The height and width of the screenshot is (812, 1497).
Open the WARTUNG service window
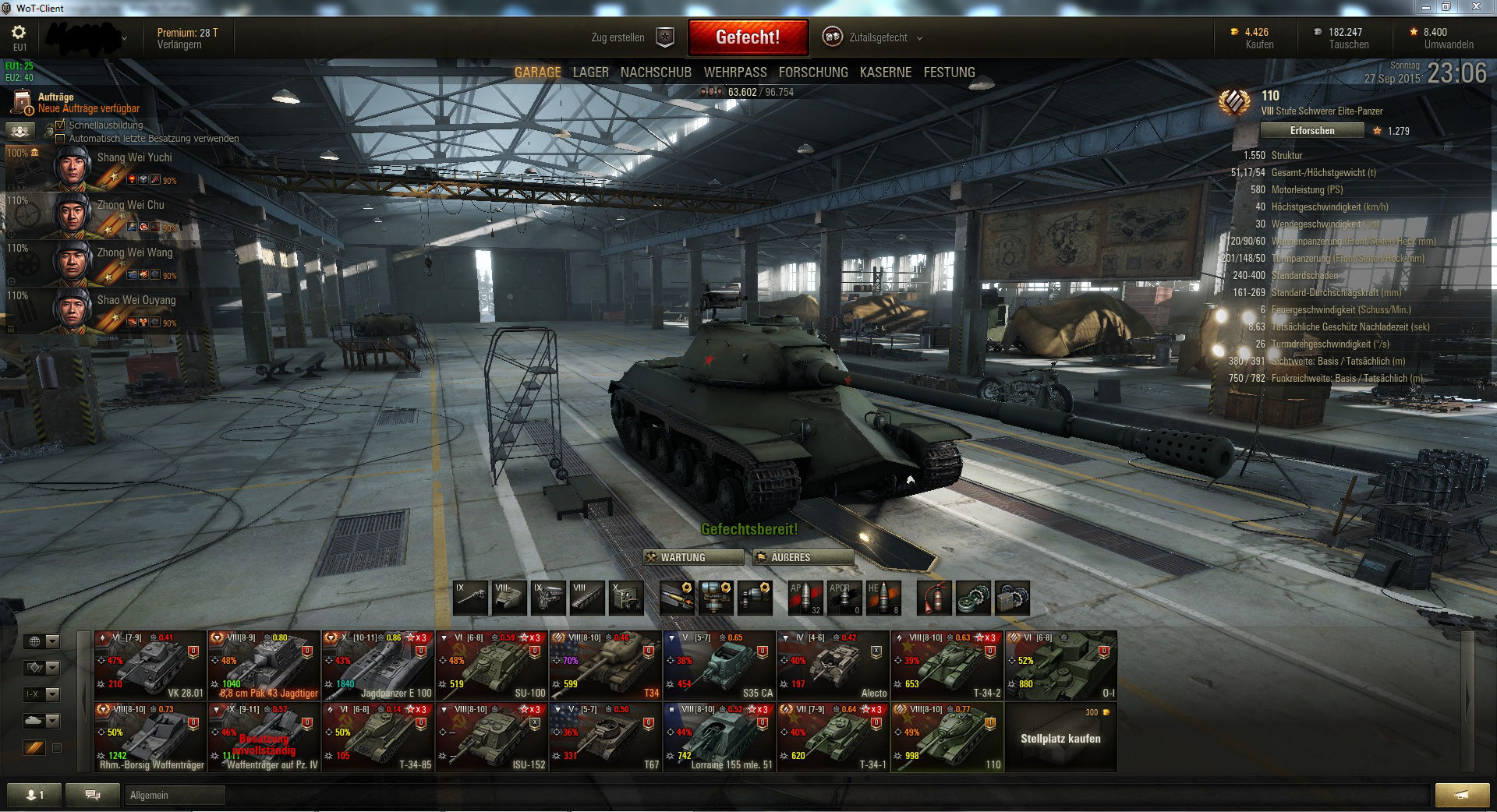click(x=692, y=557)
